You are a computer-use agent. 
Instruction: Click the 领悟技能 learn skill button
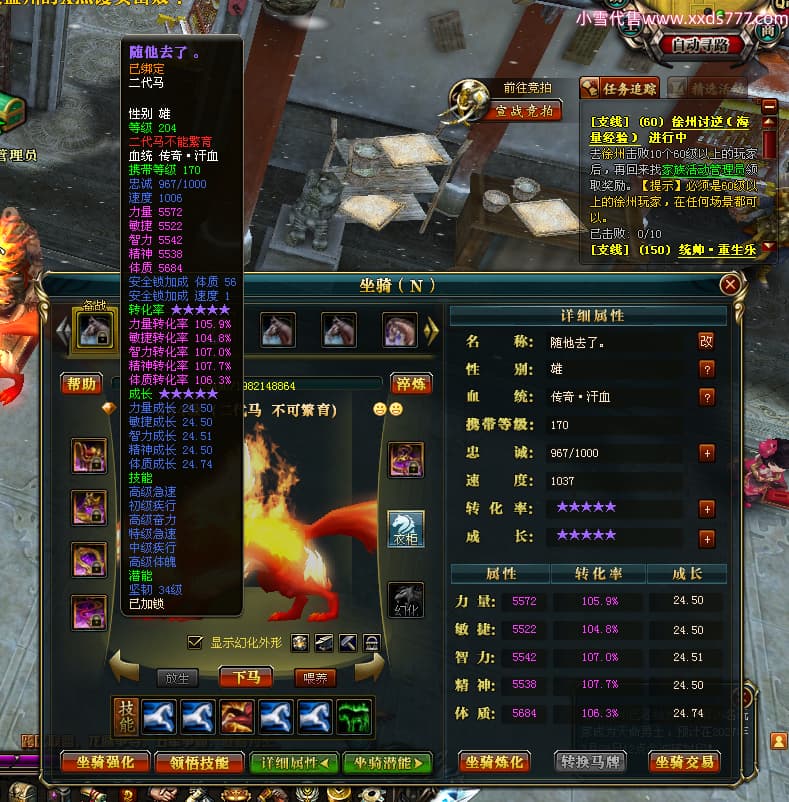tap(199, 762)
